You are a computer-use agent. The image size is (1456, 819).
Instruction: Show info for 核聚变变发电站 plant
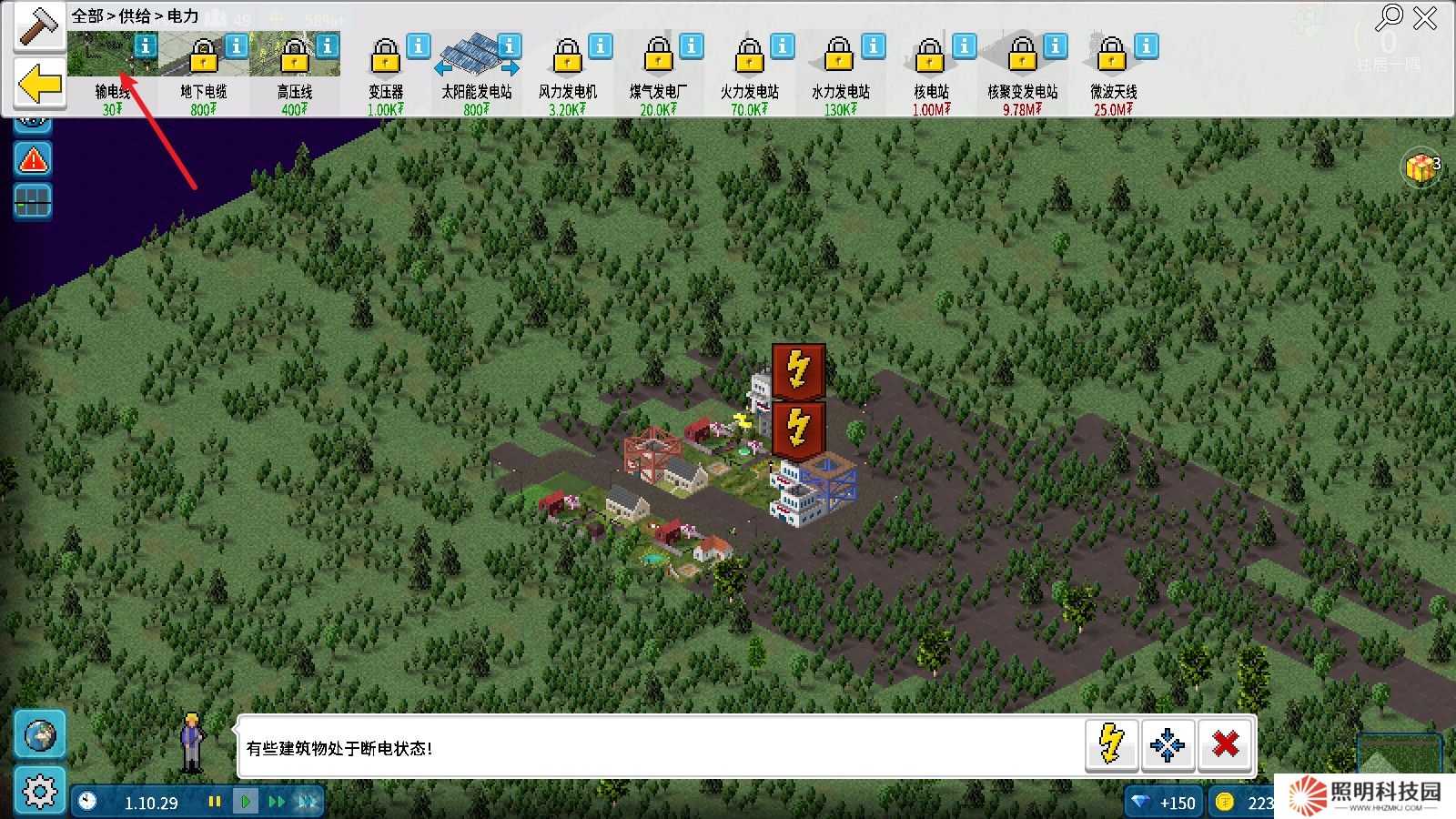coord(1055,44)
